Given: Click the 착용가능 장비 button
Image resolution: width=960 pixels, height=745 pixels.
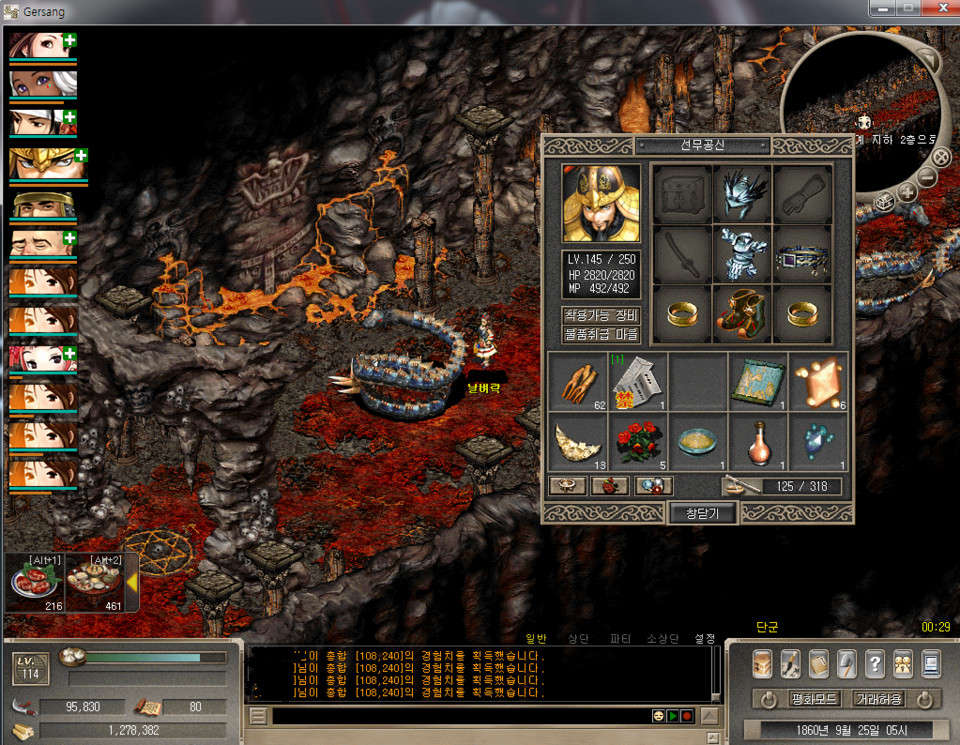Looking at the screenshot, I should tap(601, 316).
